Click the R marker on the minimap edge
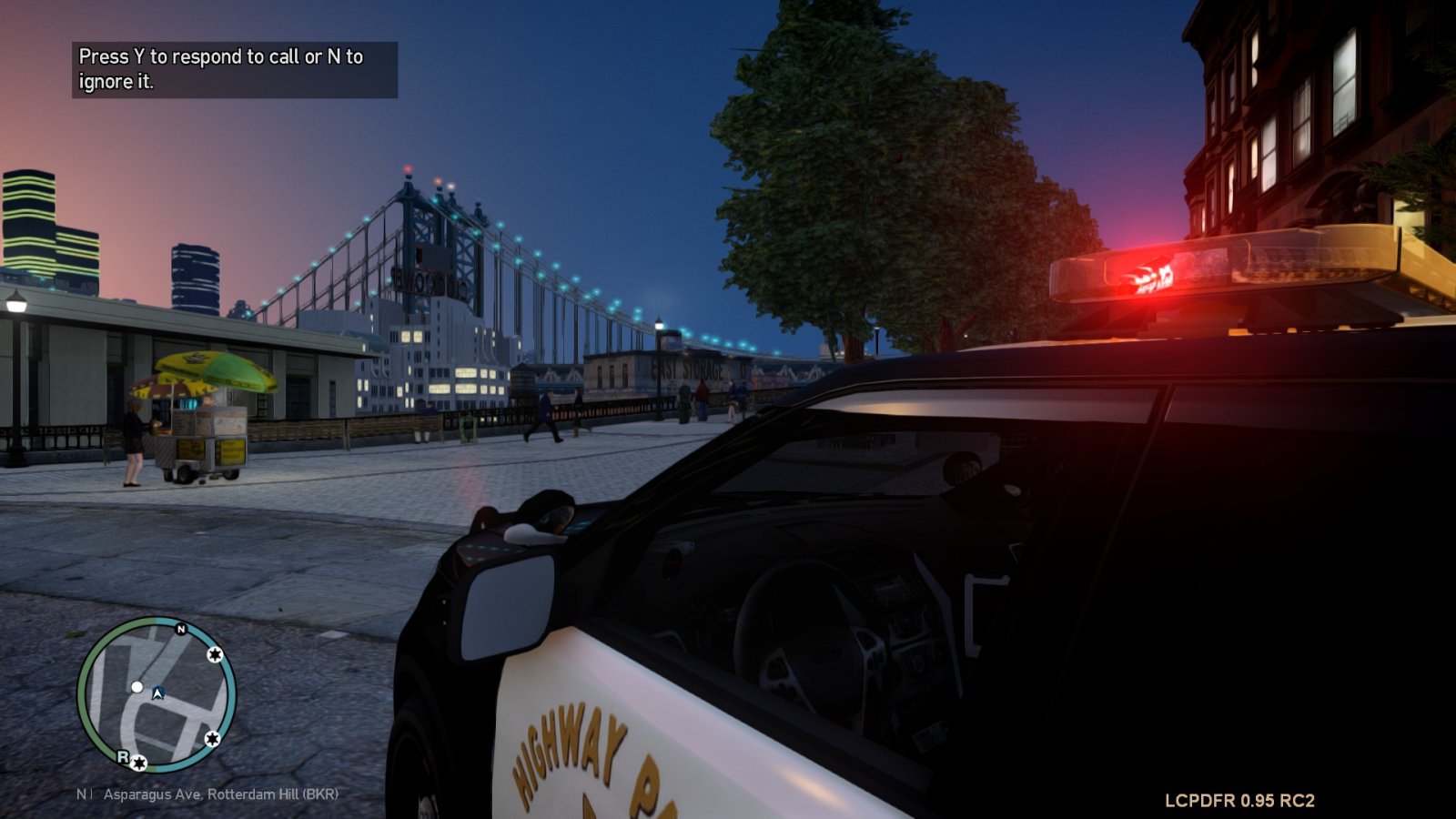Viewport: 1456px width, 819px height. pyautogui.click(x=123, y=756)
